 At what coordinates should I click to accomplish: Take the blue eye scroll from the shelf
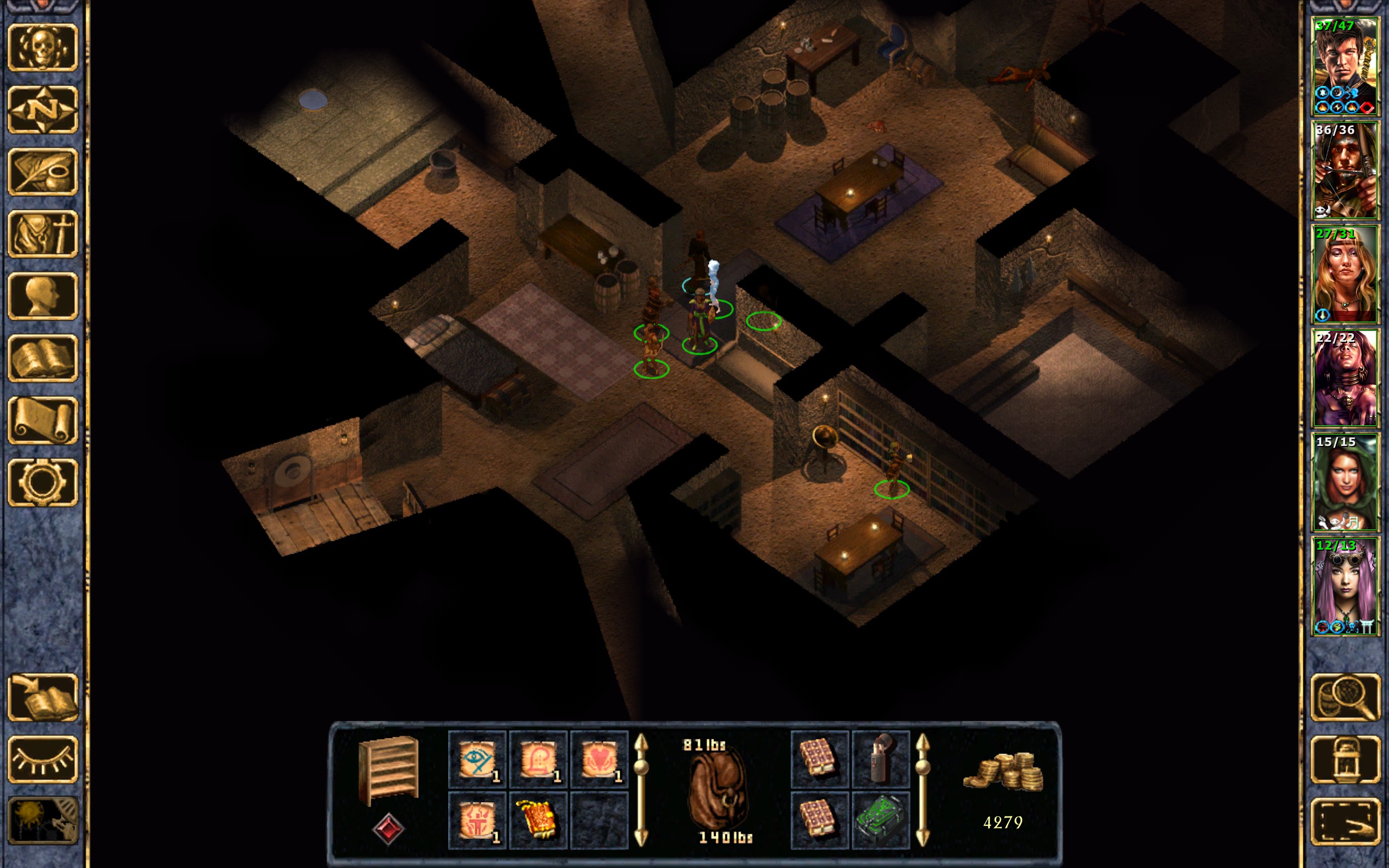[477, 759]
